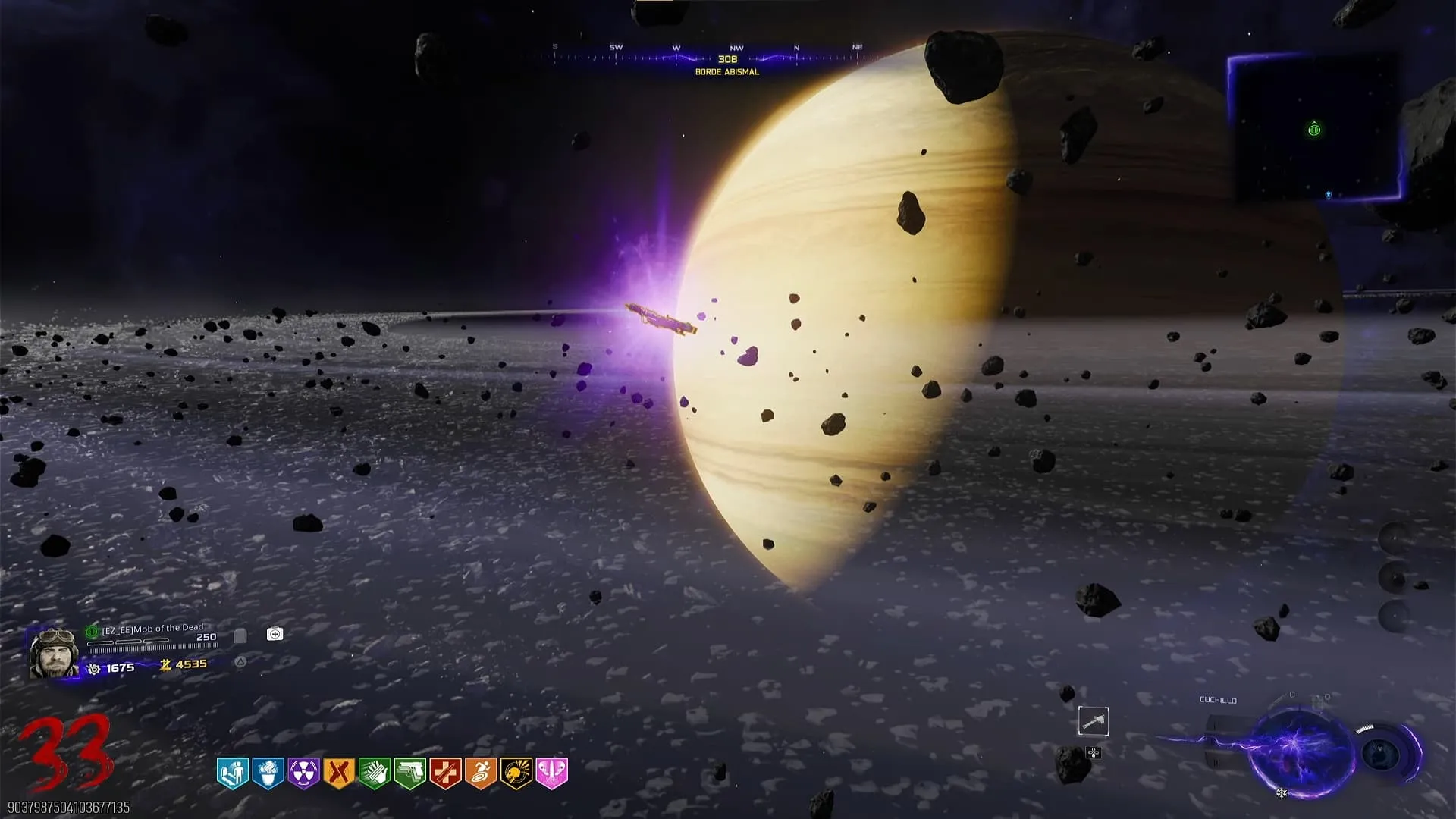Viewport: 1456px width, 819px height.
Task: Click the player character portrait
Action: (53, 652)
